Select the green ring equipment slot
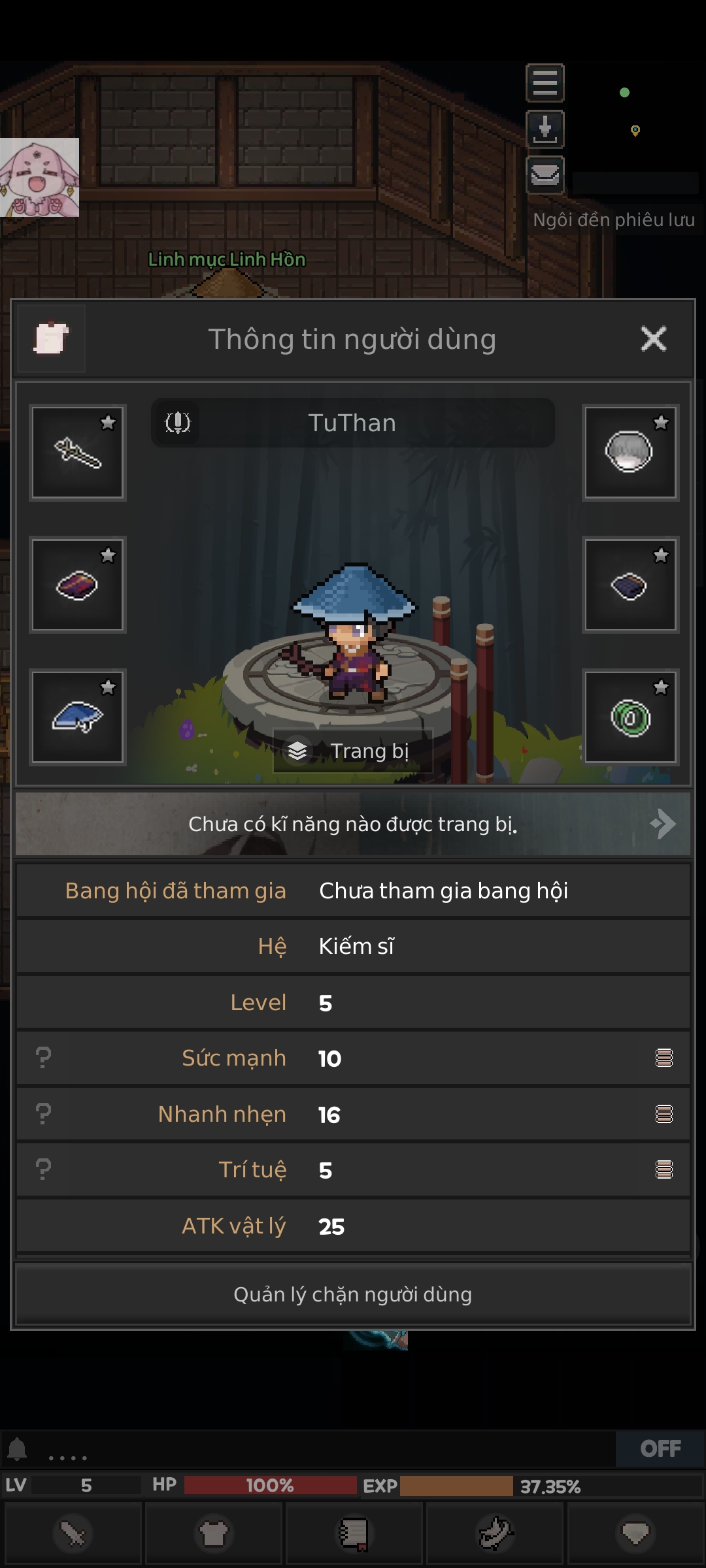706x1568 pixels. coord(630,717)
